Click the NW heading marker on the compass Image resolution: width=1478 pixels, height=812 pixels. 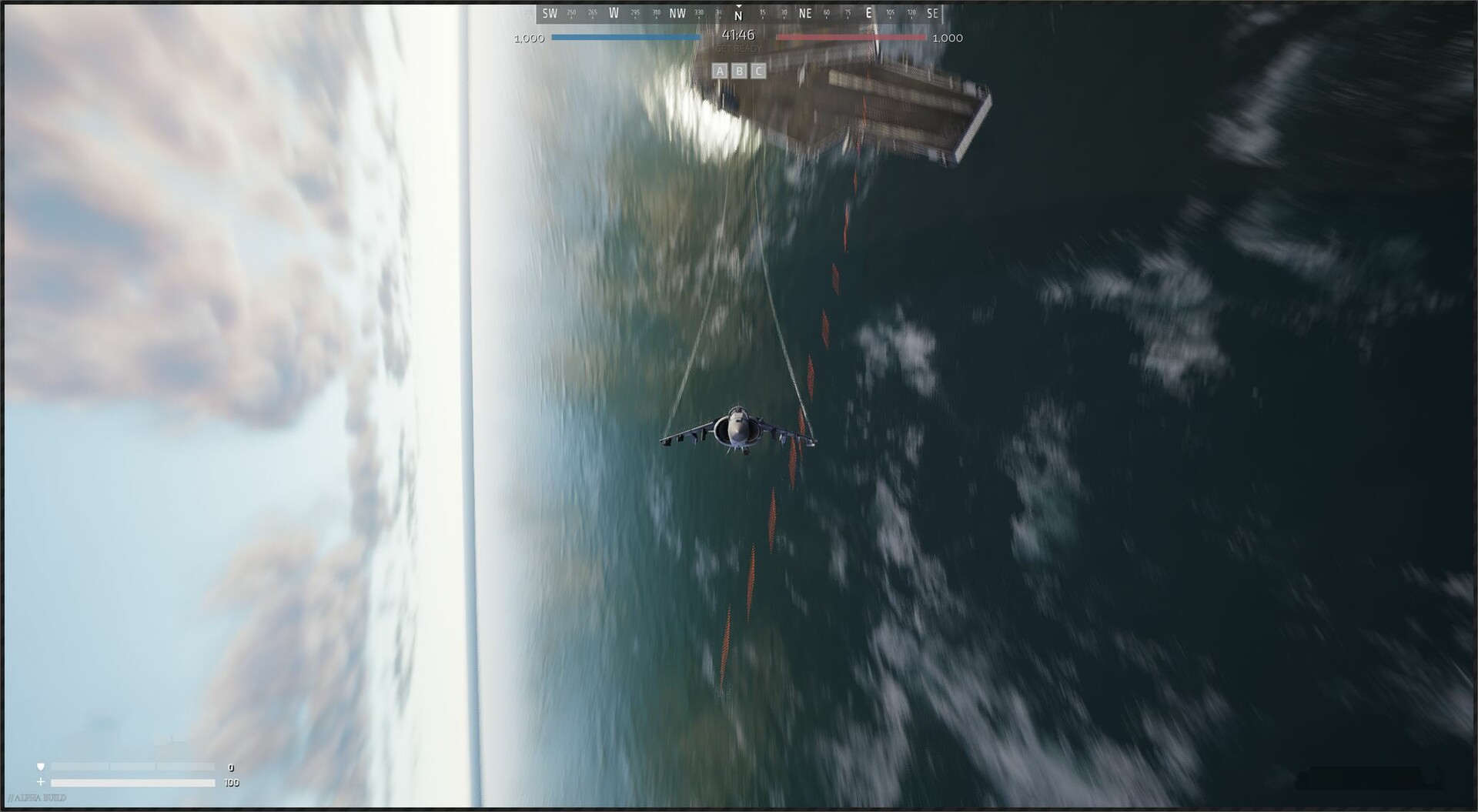pyautogui.click(x=679, y=12)
